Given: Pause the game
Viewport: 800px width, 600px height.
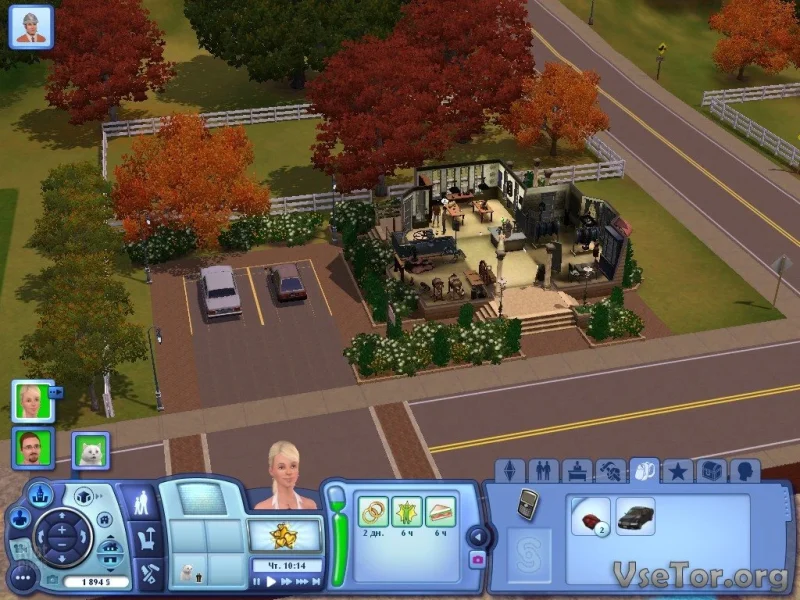Looking at the screenshot, I should coord(257,581).
